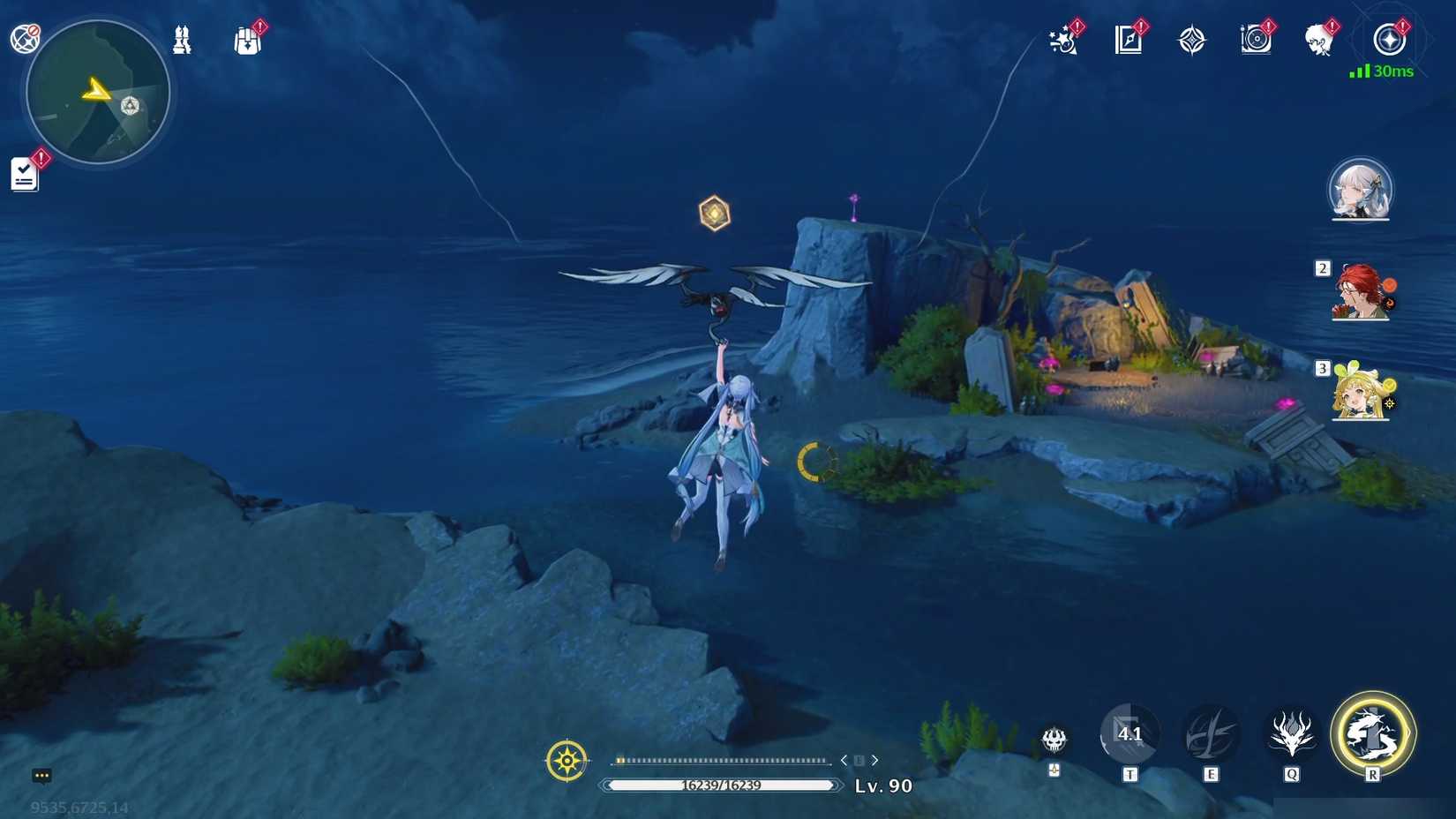Open the backpack inventory
This screenshot has height=819, width=1456.
tap(248, 39)
